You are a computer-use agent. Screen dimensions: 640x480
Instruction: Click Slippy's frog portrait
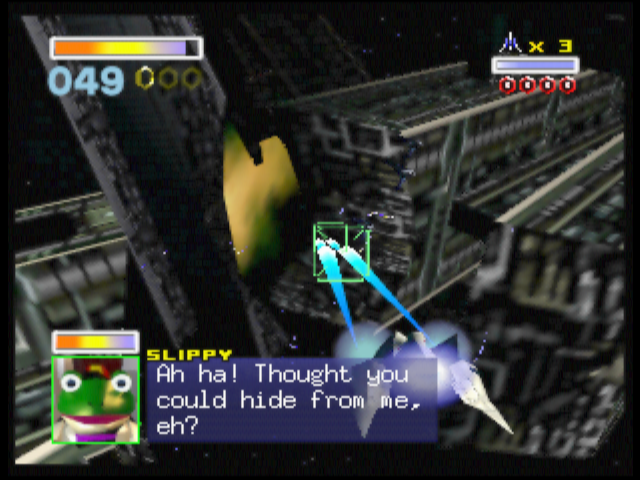point(95,399)
